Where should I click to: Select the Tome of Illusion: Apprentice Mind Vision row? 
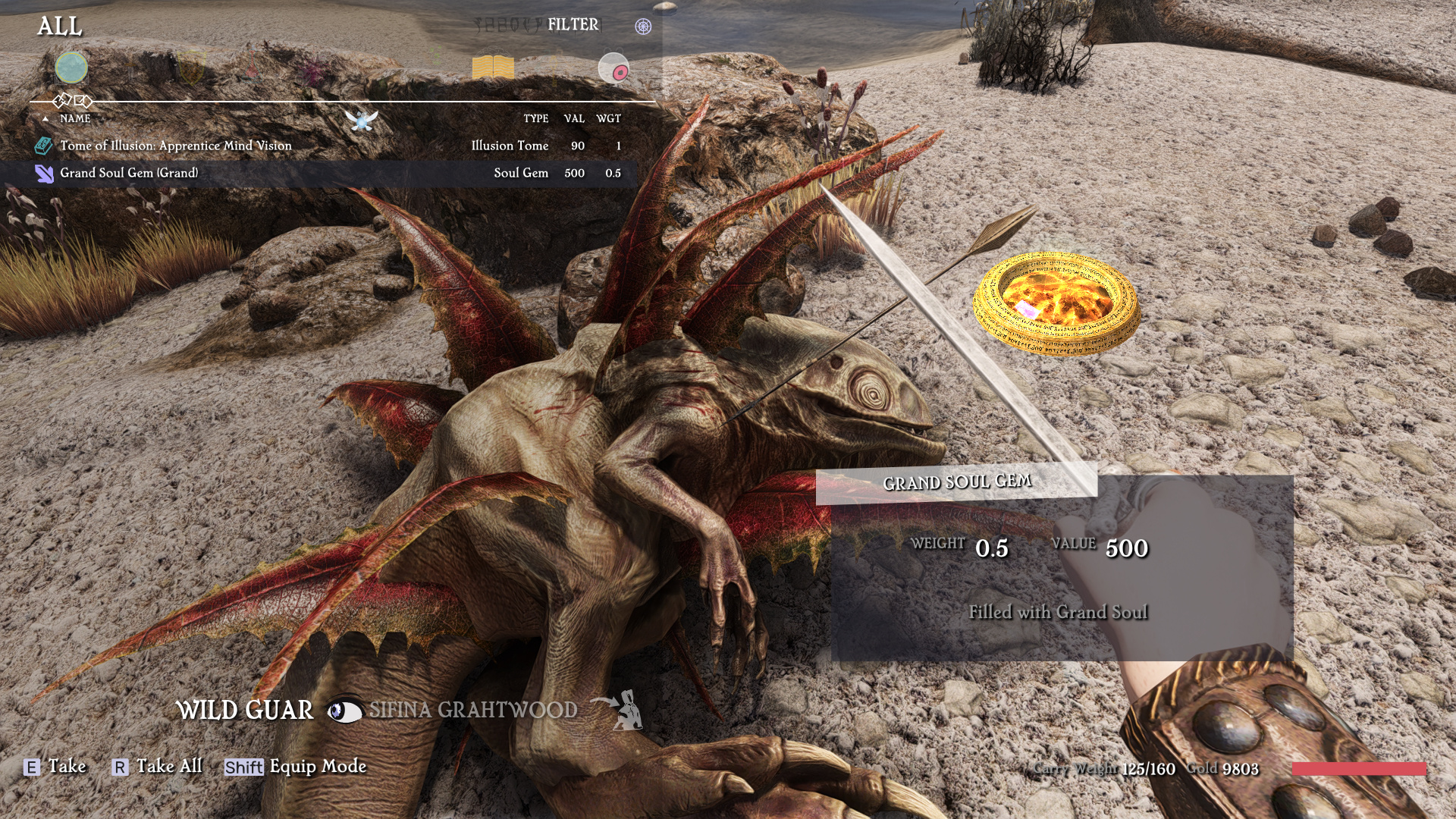[x=176, y=146]
